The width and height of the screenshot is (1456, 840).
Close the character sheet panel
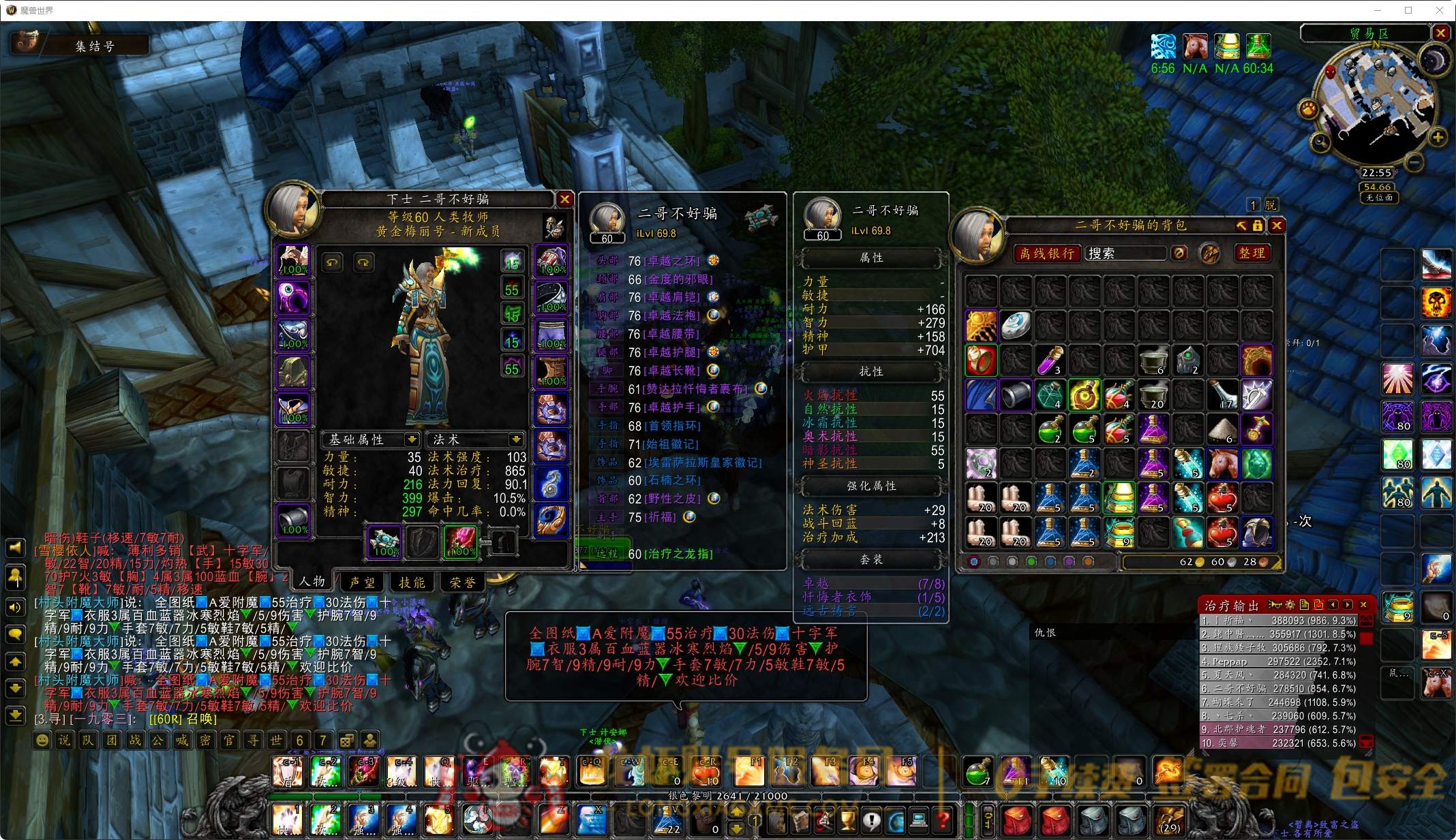click(x=564, y=199)
